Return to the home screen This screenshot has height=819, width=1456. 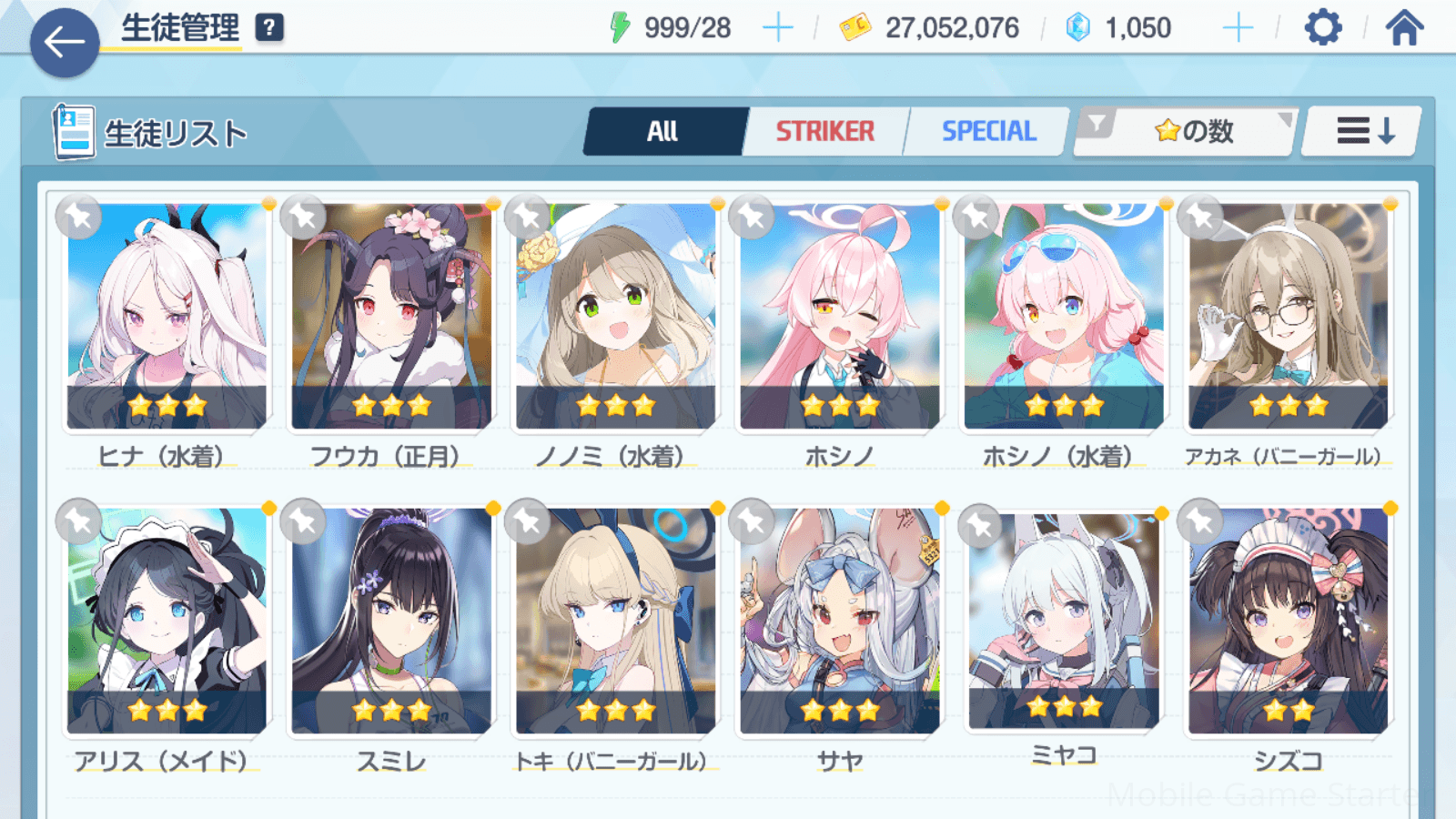click(1404, 28)
